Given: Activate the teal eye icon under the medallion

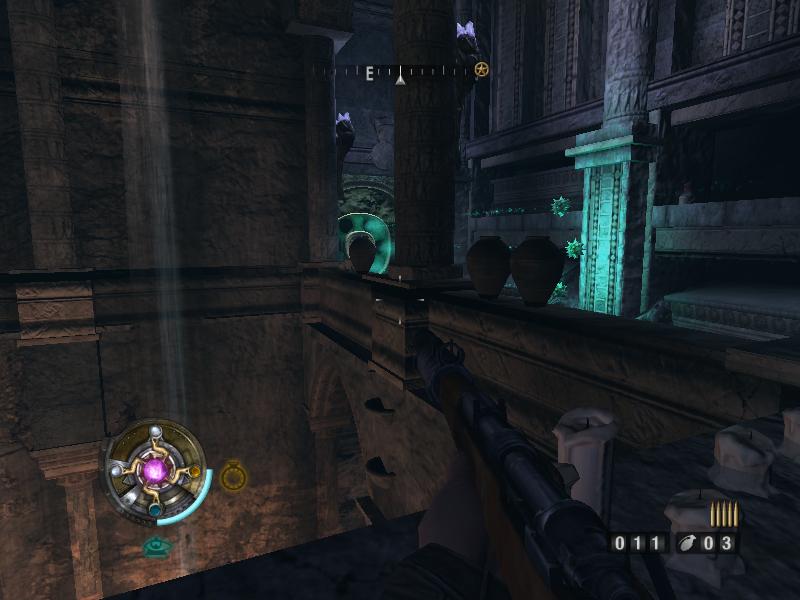Looking at the screenshot, I should click(155, 546).
